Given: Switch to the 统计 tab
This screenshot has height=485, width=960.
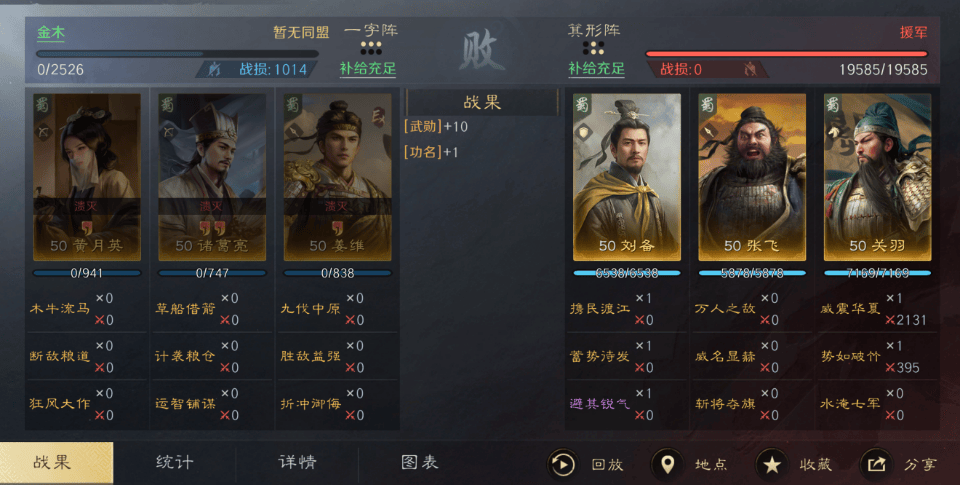Looking at the screenshot, I should [175, 463].
